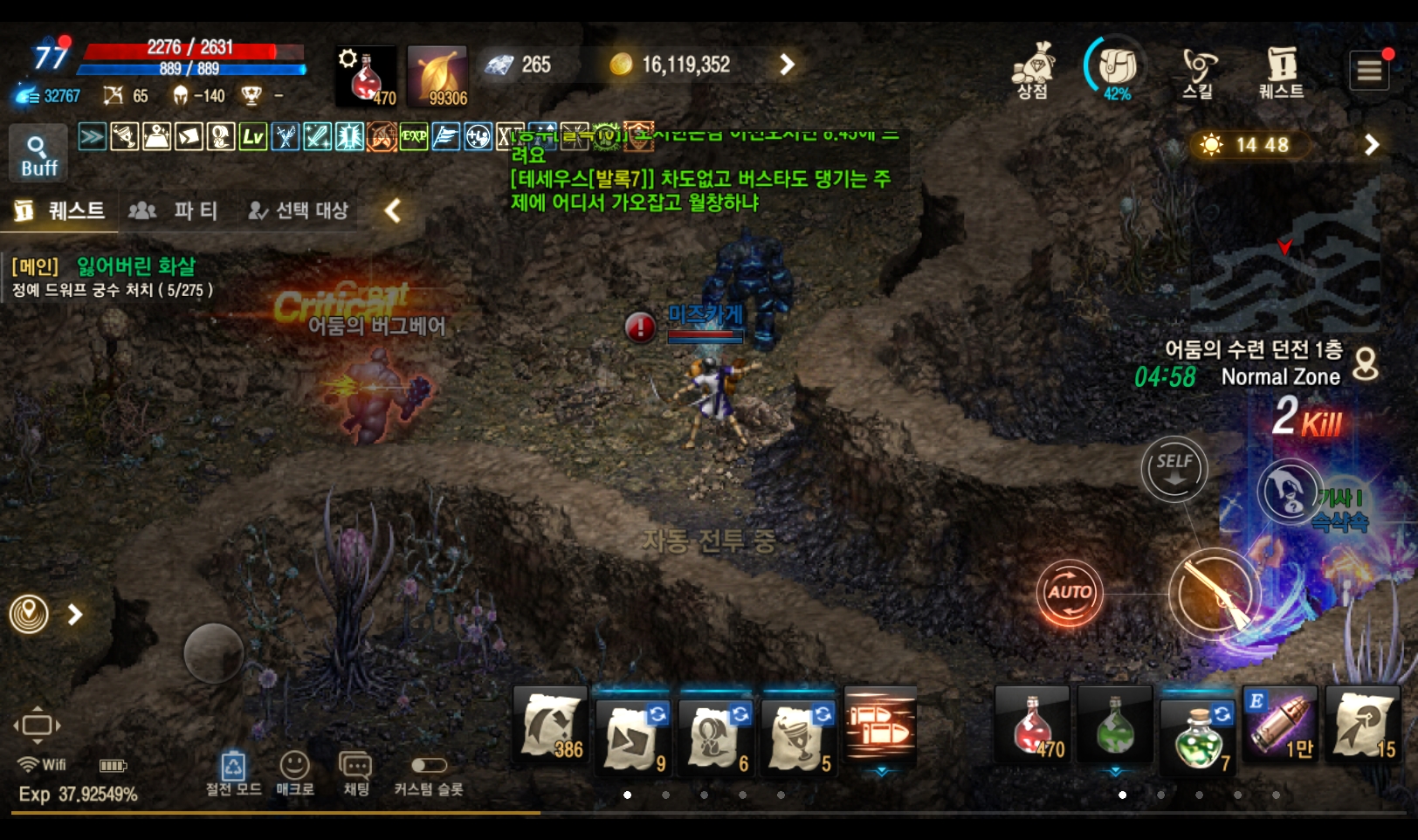Viewport: 1418px width, 840px height.
Task: Select the Lv buff icon in the buff bar
Action: pyautogui.click(x=254, y=138)
